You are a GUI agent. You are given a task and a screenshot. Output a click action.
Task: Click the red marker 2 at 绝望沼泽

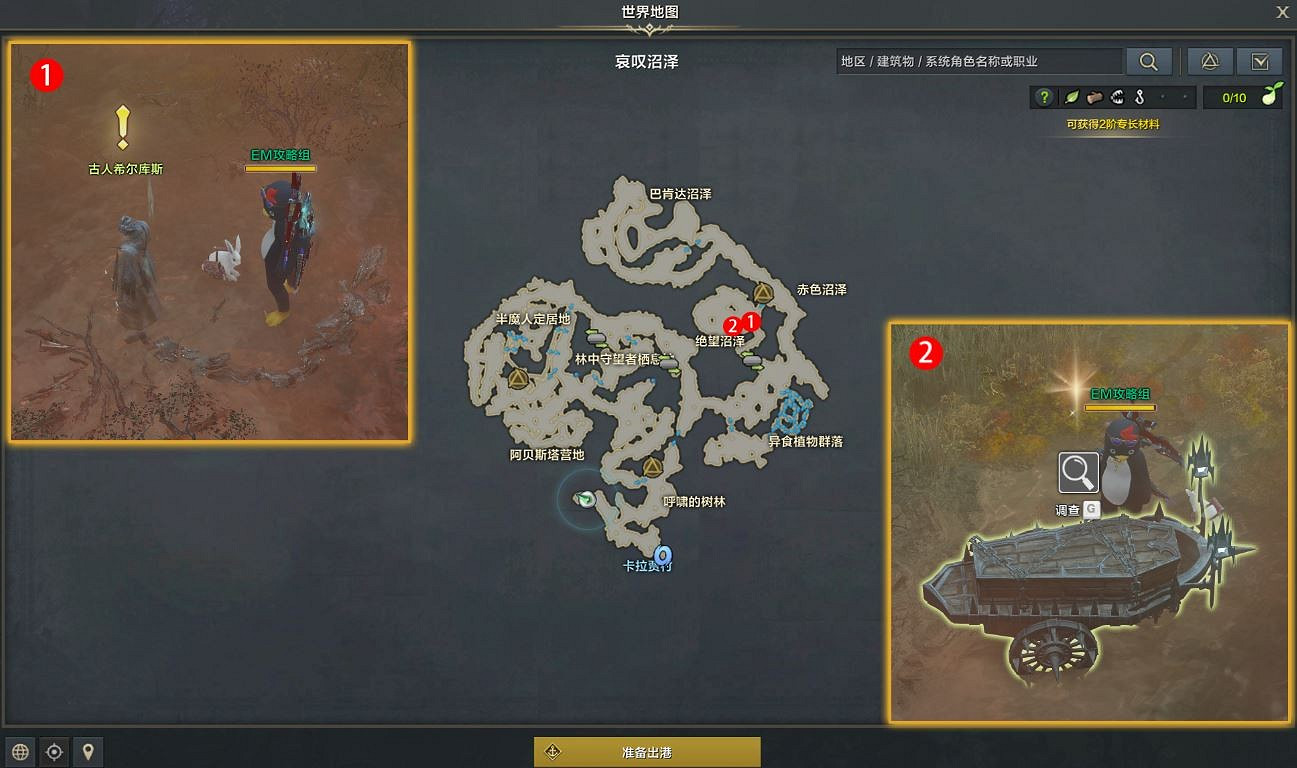tap(732, 324)
